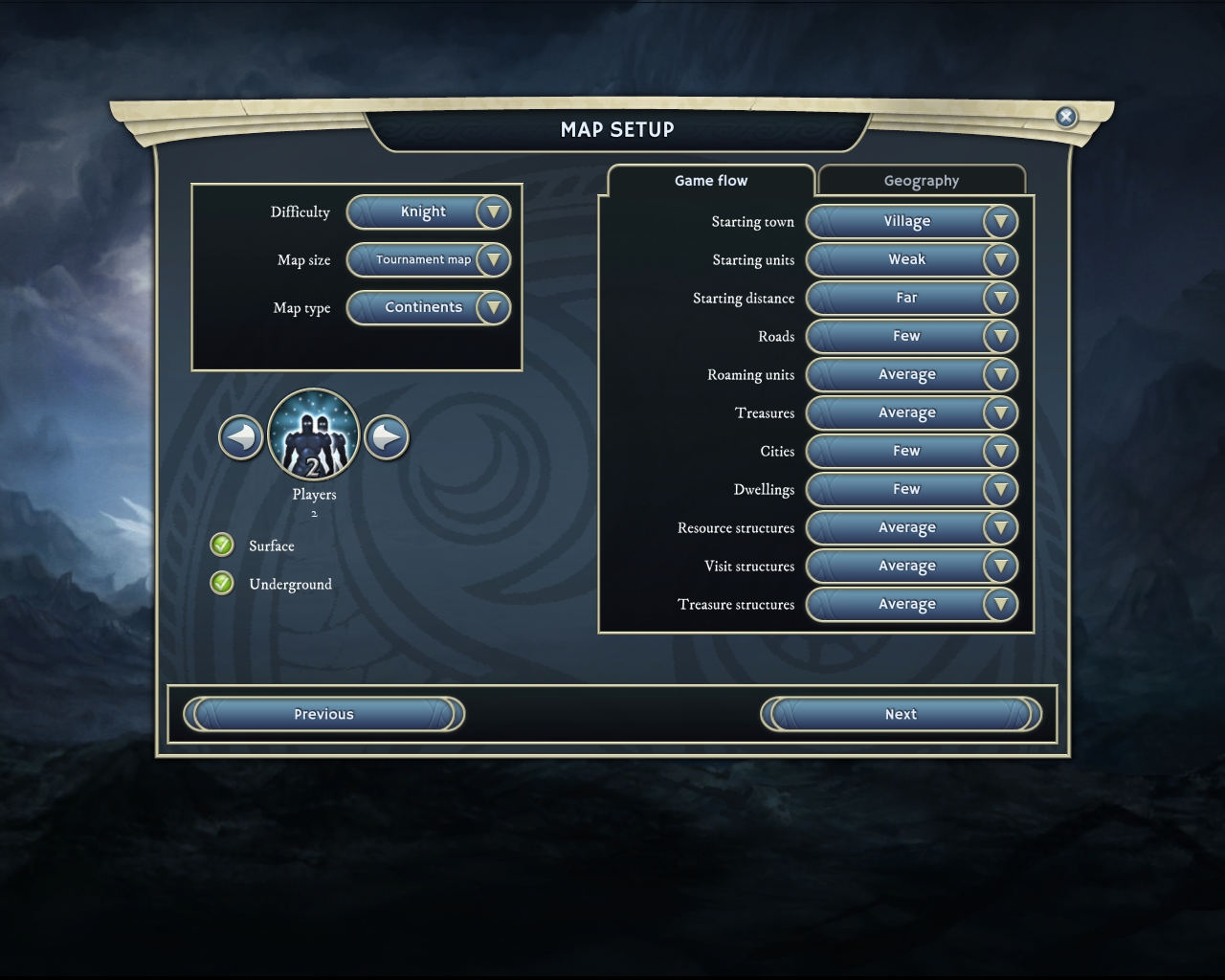Change the Map size dropdown
This screenshot has width=1225, height=980.
coord(493,260)
